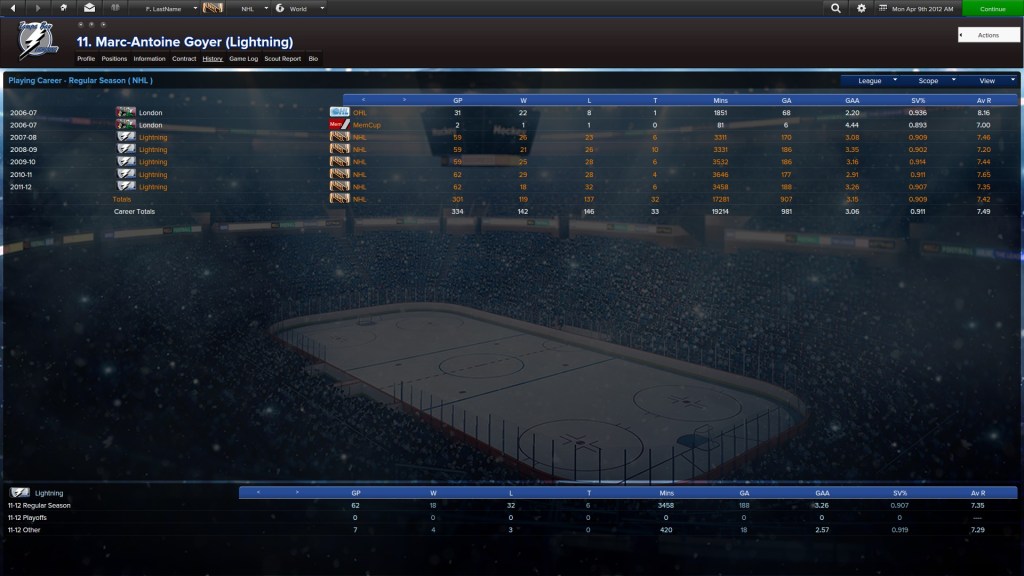1024x576 pixels.
Task: Go back with the left arrow
Action: pyautogui.click(x=12, y=8)
